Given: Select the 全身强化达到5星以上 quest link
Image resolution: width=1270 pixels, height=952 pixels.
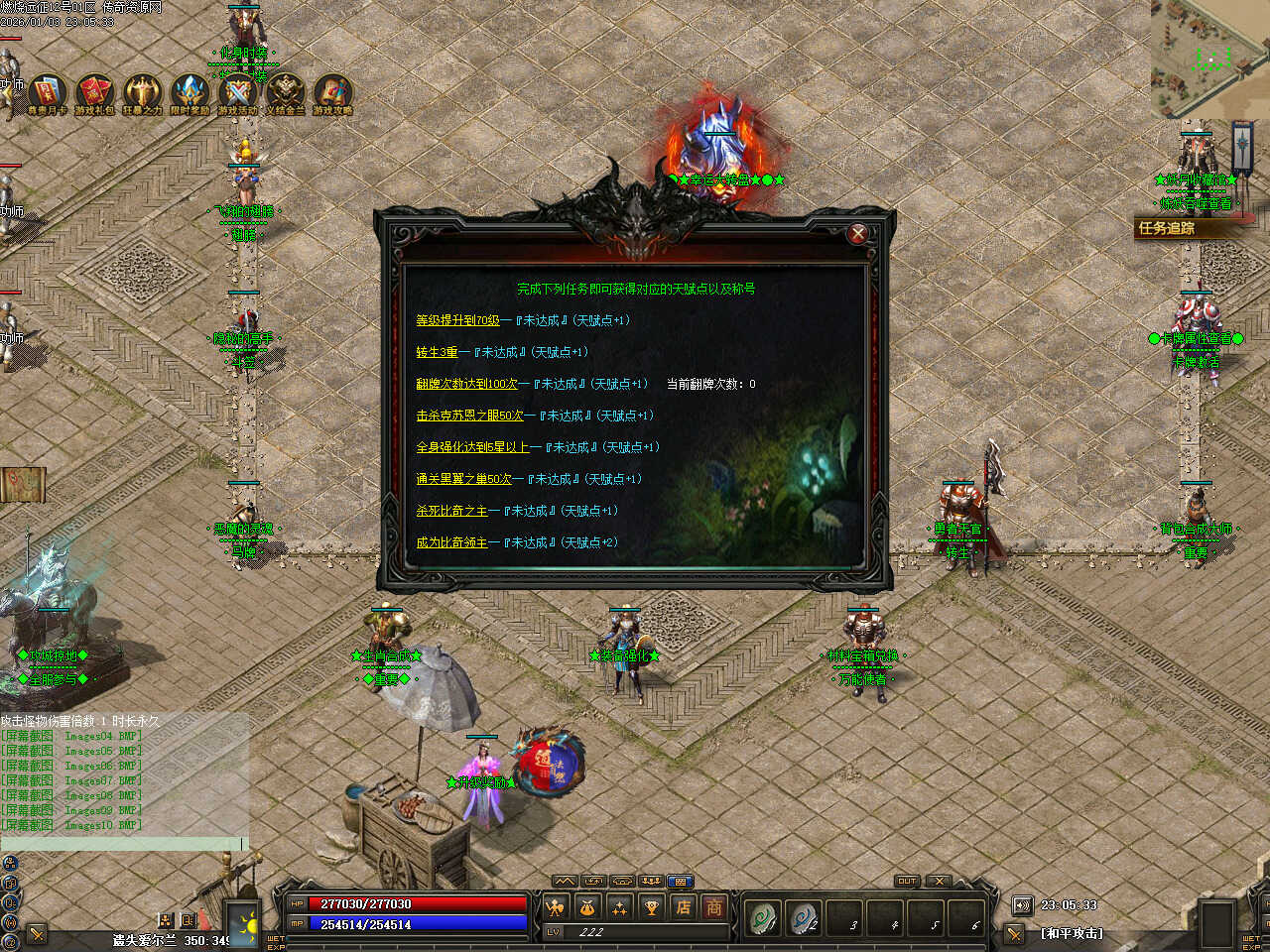Looking at the screenshot, I should 472,447.
